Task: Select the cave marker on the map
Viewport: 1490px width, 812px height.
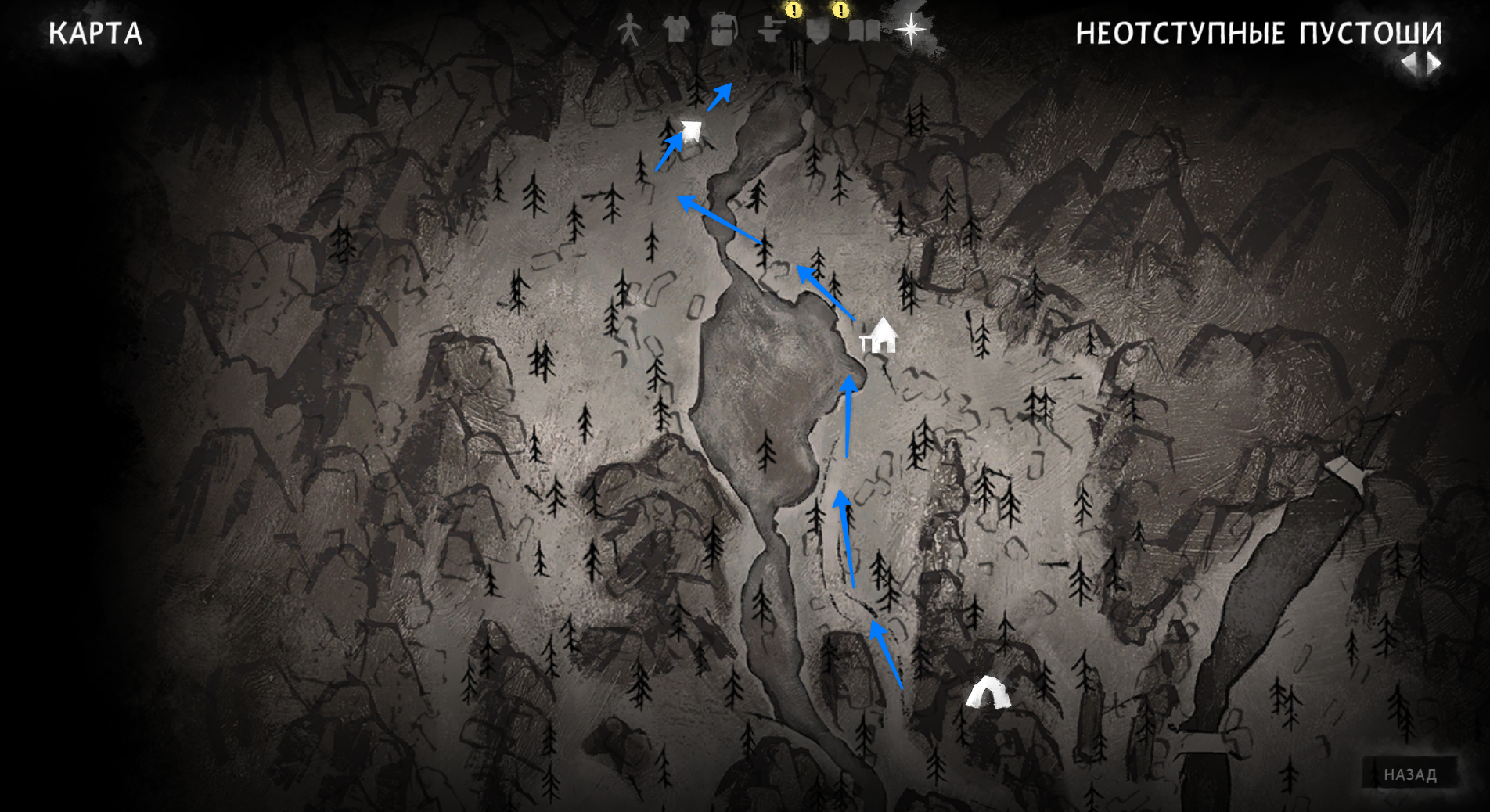Action: coord(987,693)
